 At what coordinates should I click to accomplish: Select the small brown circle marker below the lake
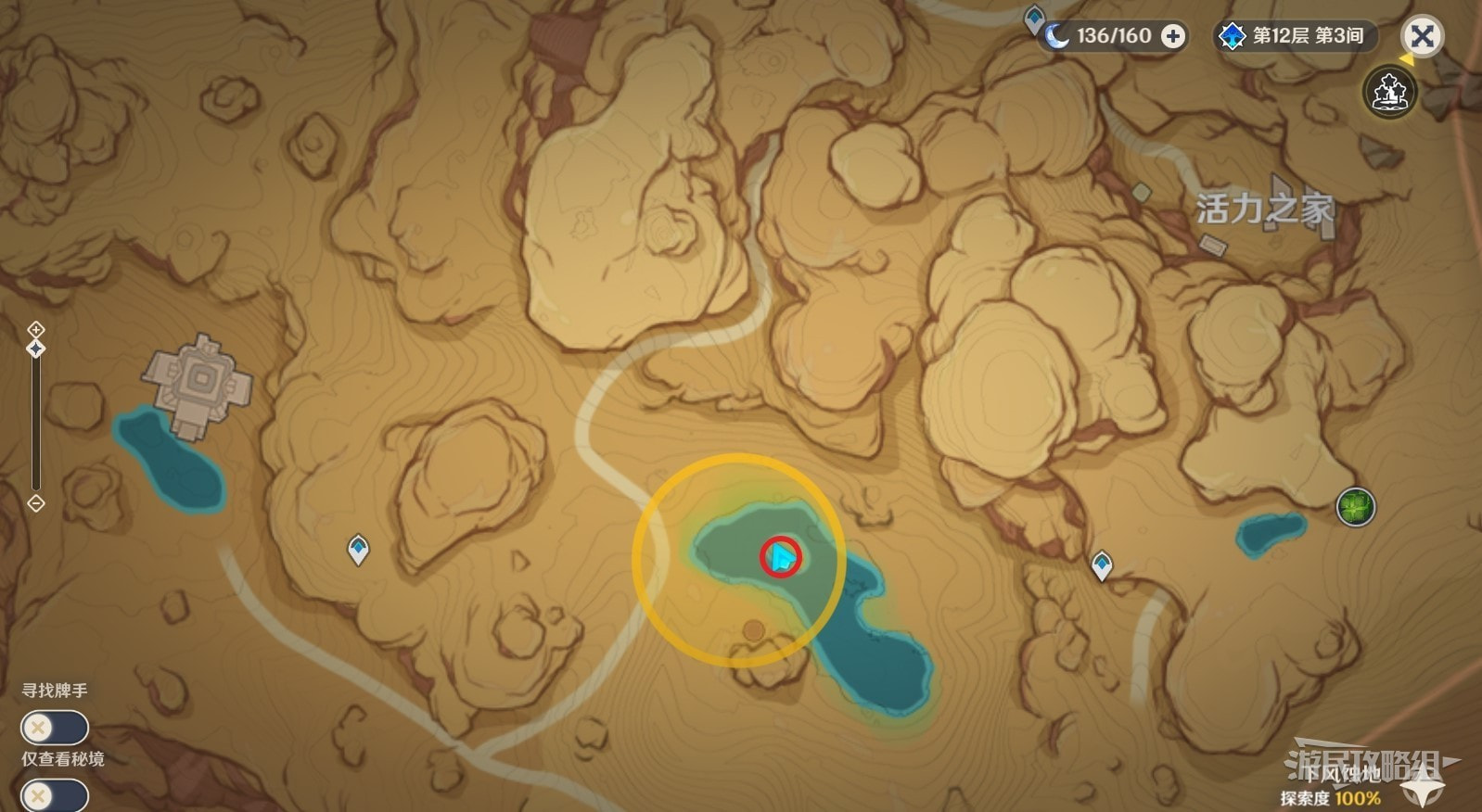[x=754, y=631]
